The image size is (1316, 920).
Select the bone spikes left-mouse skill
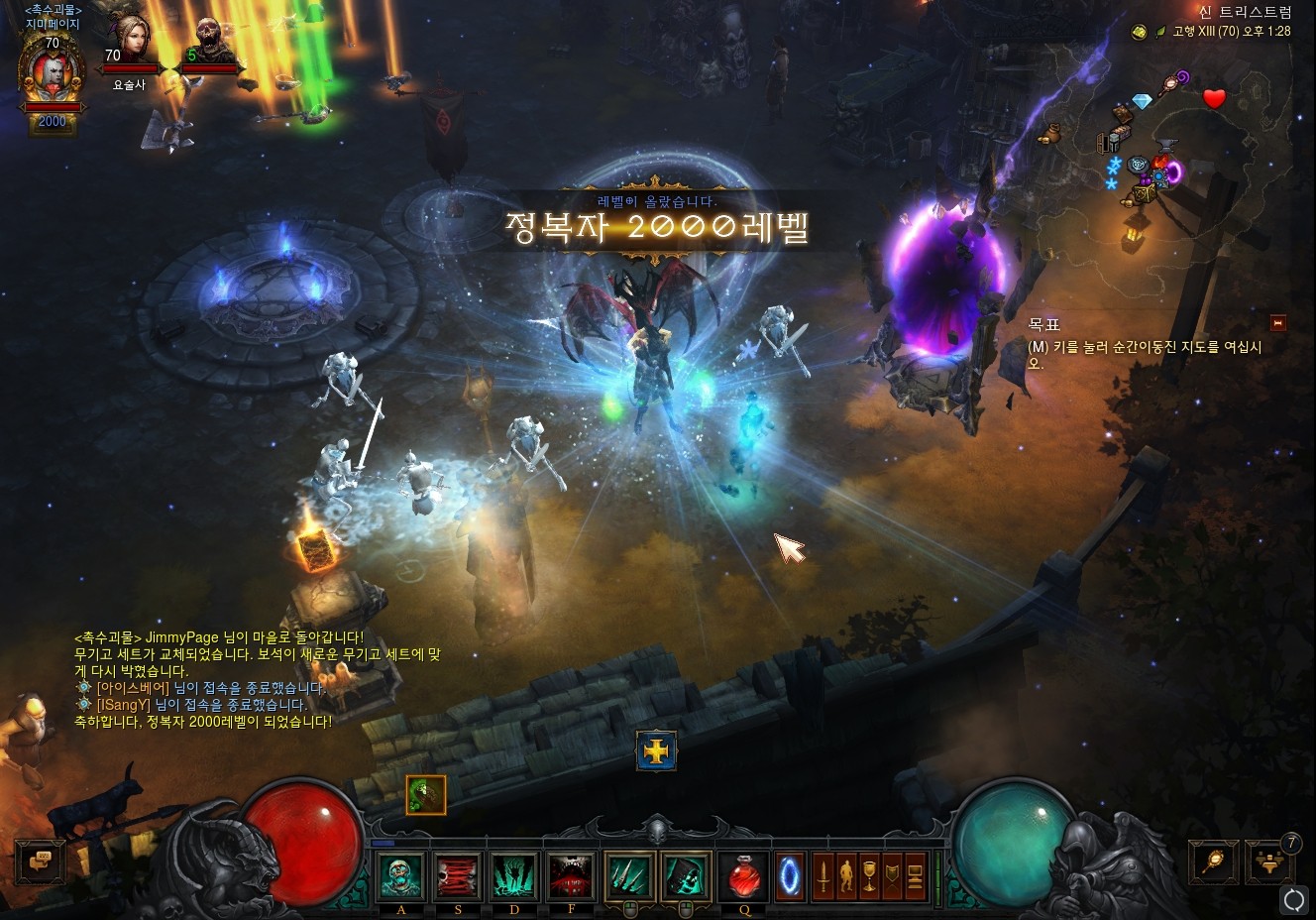click(628, 876)
